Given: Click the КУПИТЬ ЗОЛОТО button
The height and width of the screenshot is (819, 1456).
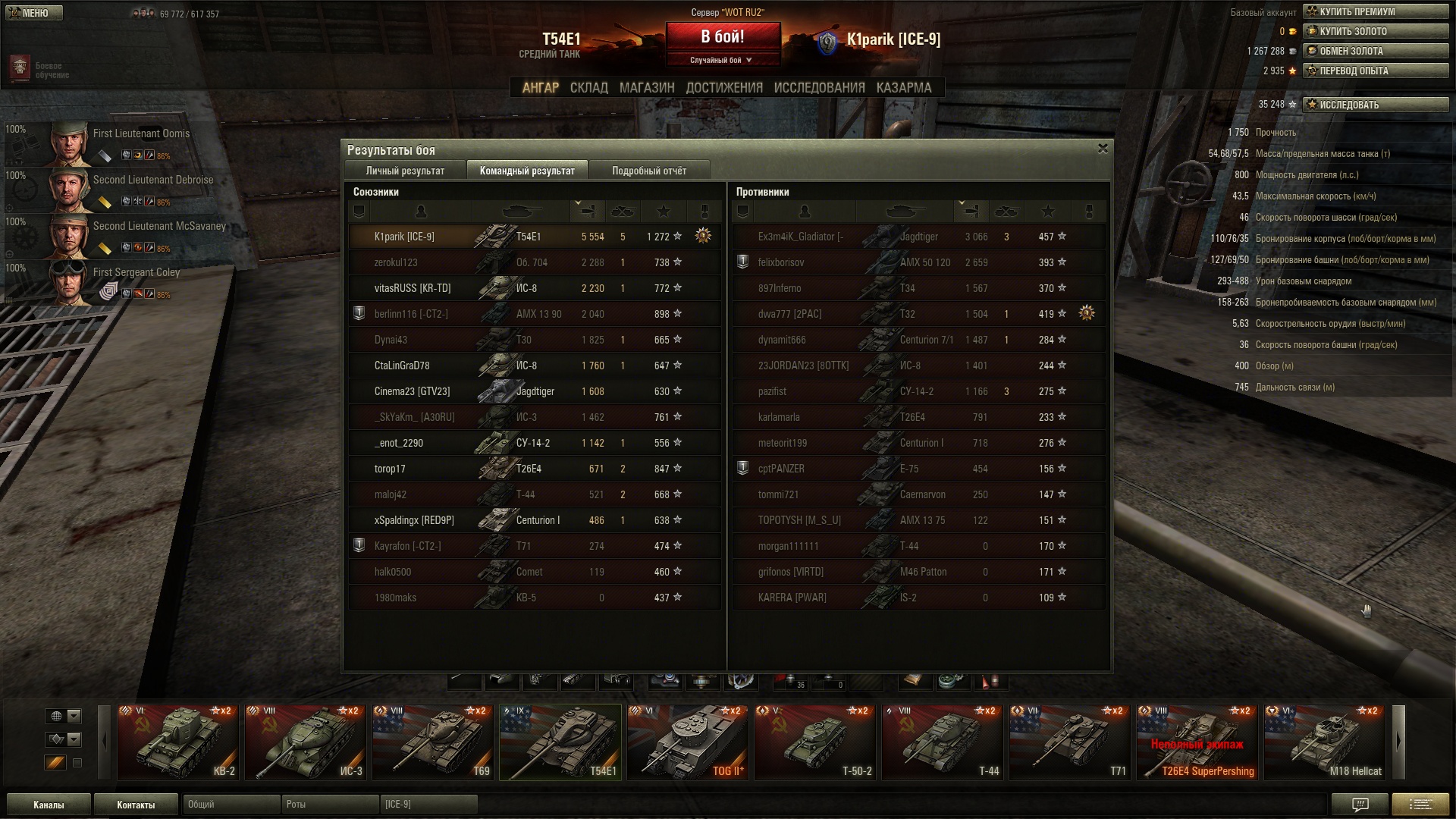Looking at the screenshot, I should [x=1376, y=31].
